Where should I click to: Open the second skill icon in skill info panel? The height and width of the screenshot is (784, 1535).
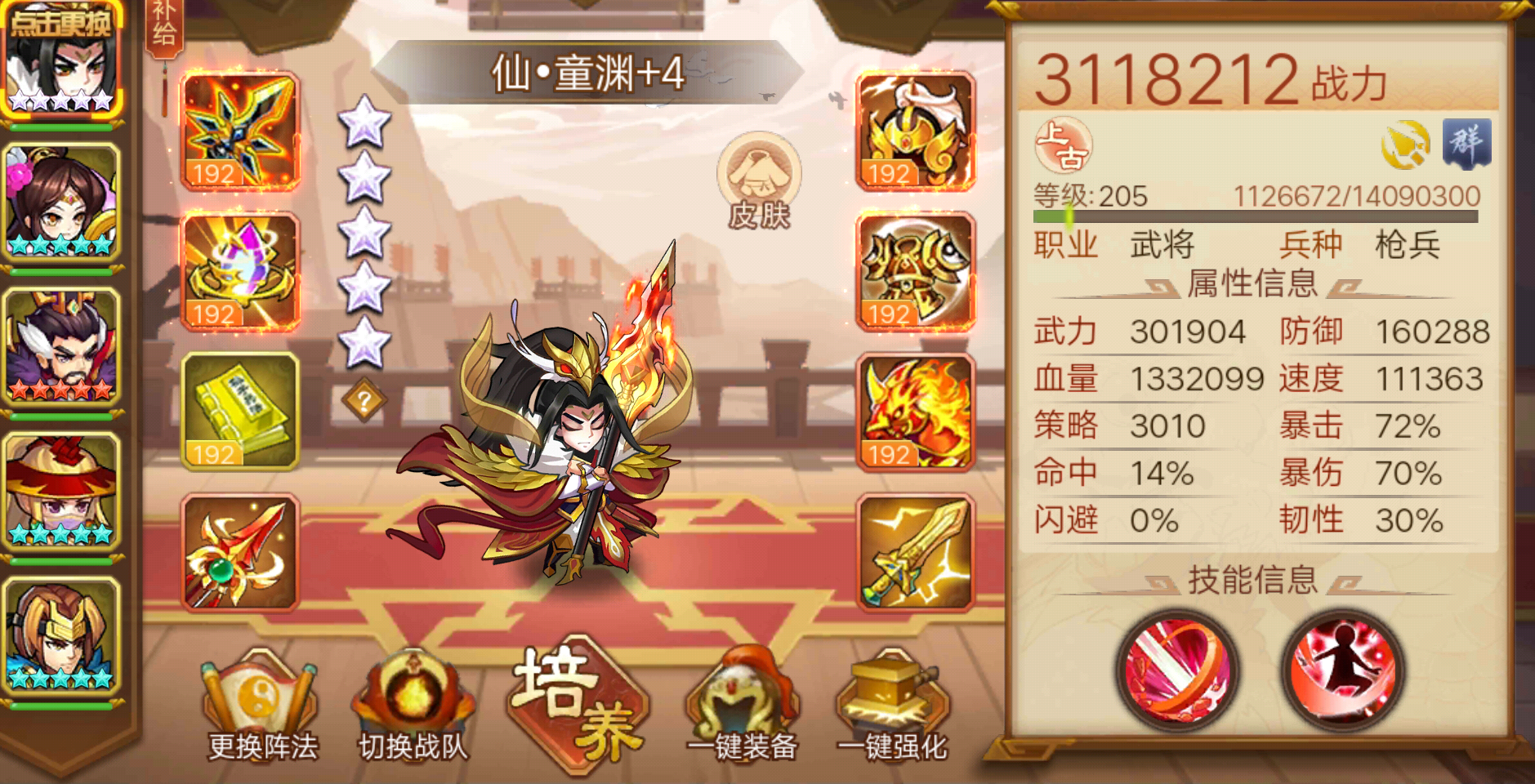pos(1345,671)
